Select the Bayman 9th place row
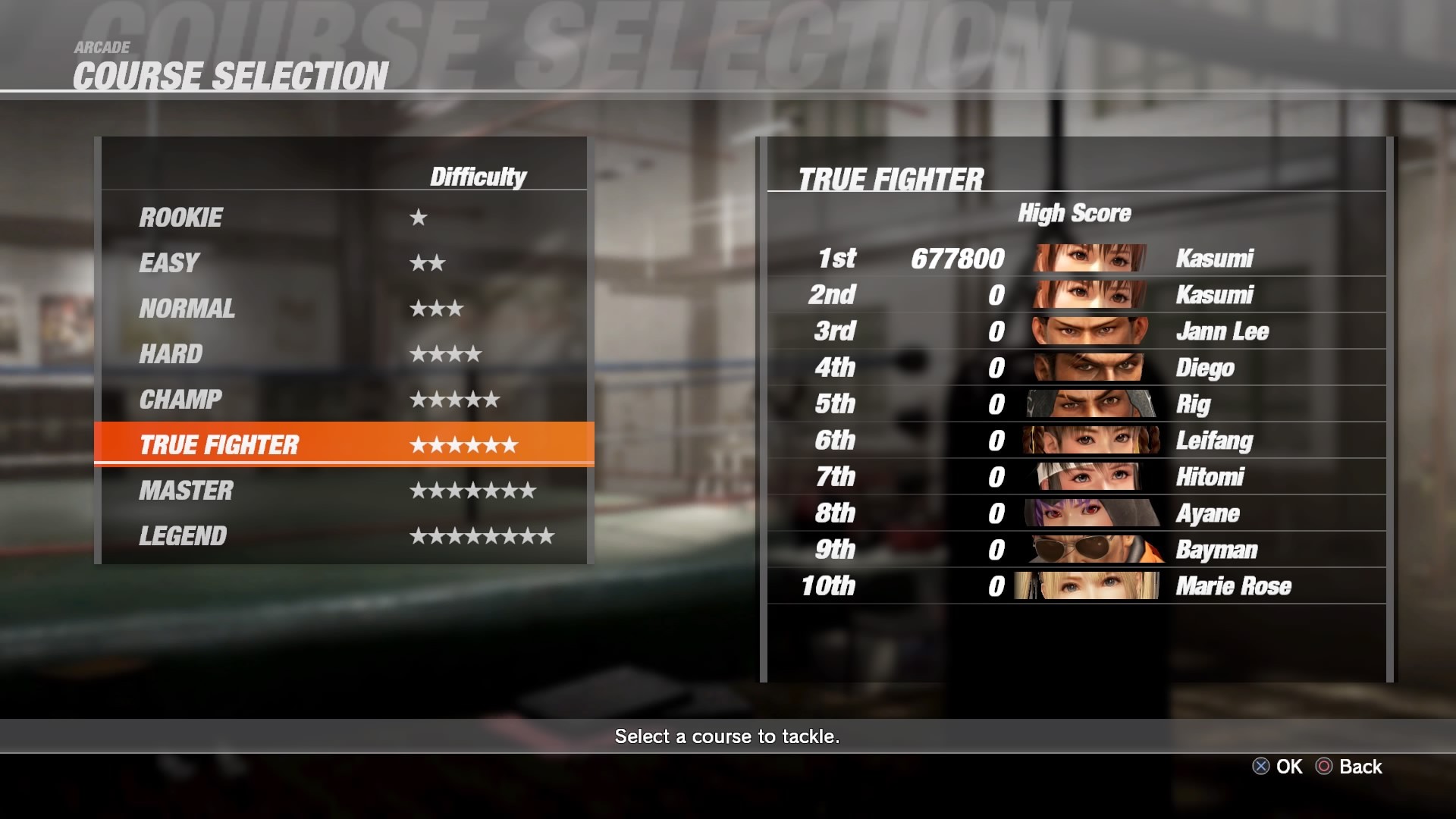Screen dimensions: 1456x819 (1075, 550)
